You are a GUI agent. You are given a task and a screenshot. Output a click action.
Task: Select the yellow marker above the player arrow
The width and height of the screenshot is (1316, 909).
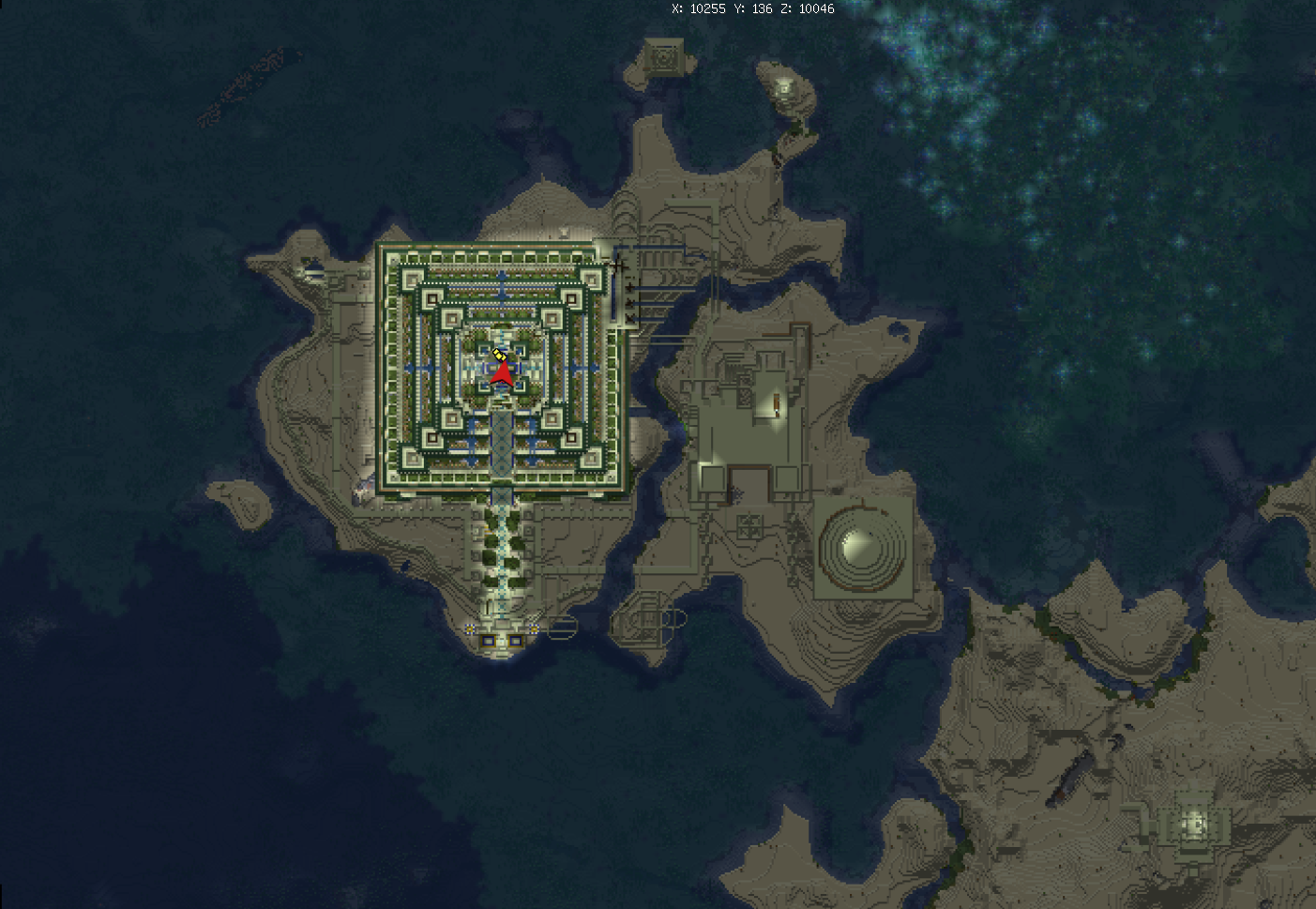click(499, 354)
